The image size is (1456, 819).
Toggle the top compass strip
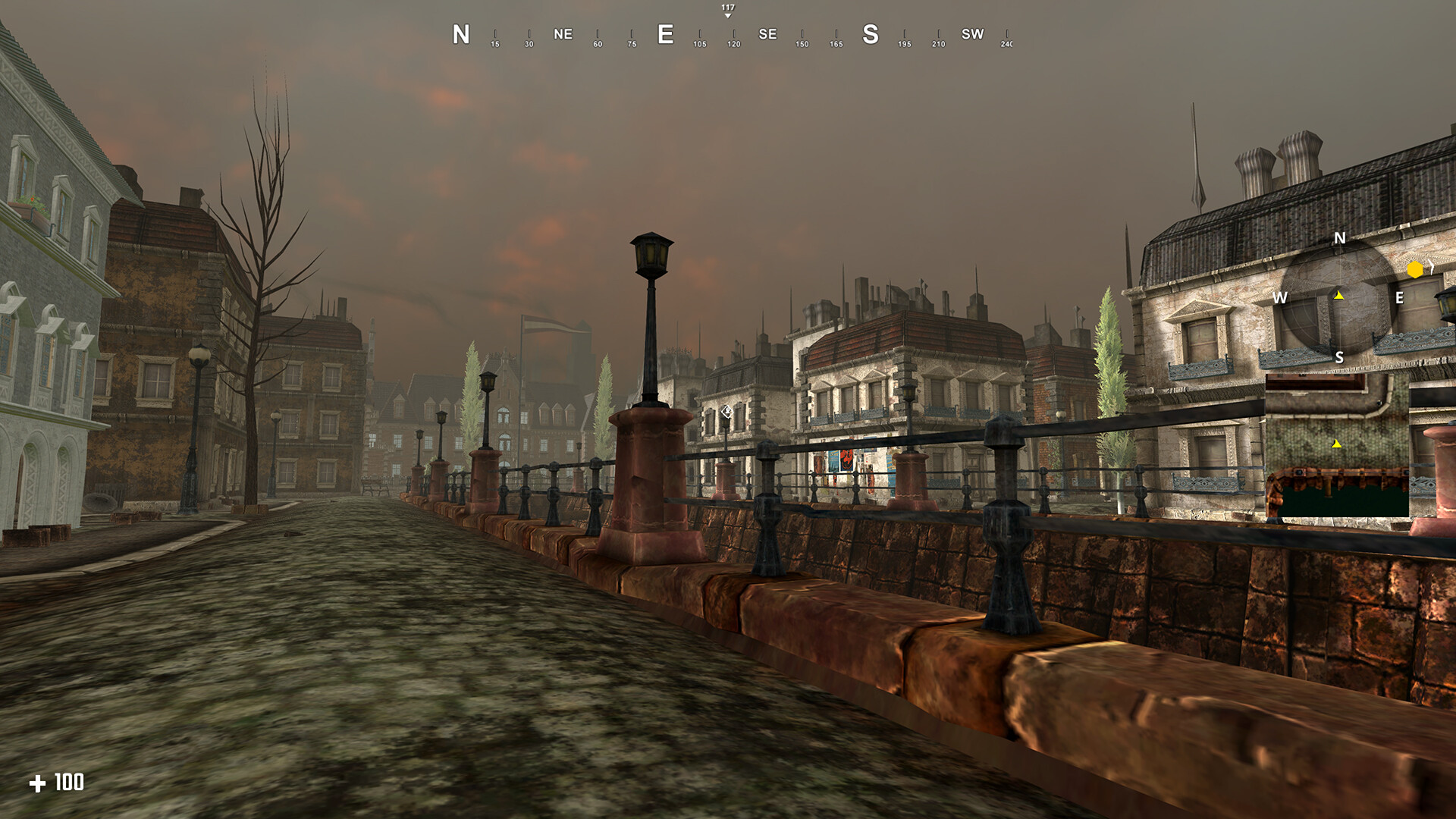coord(726,33)
